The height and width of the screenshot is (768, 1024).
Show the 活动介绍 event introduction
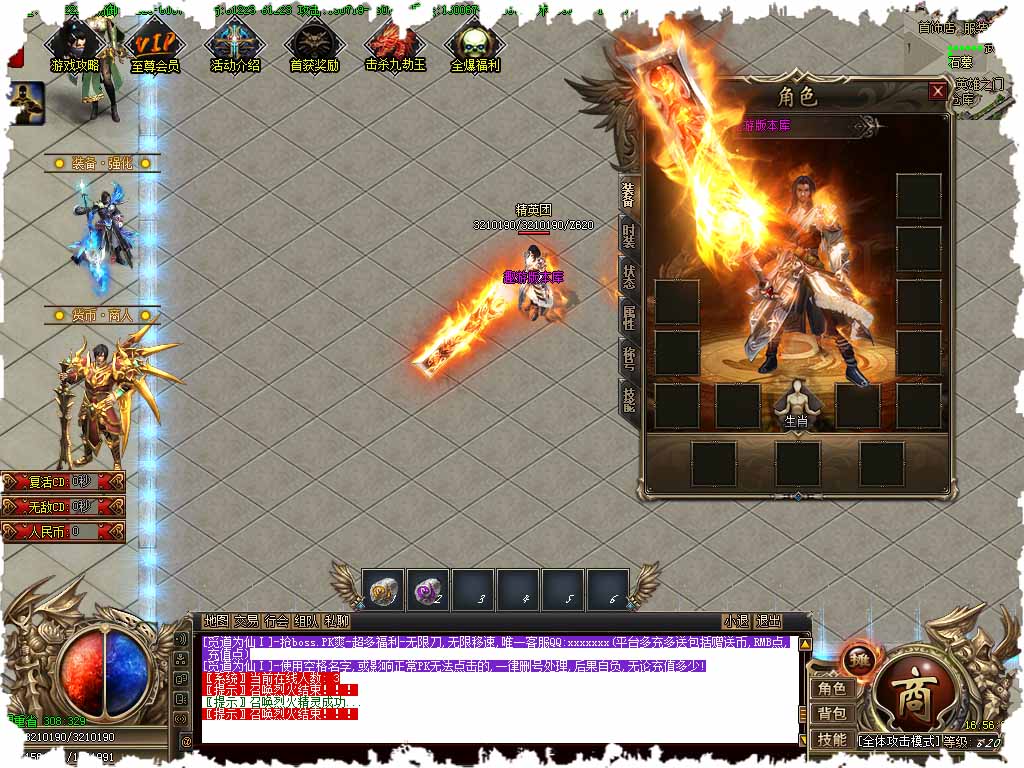coord(235,47)
